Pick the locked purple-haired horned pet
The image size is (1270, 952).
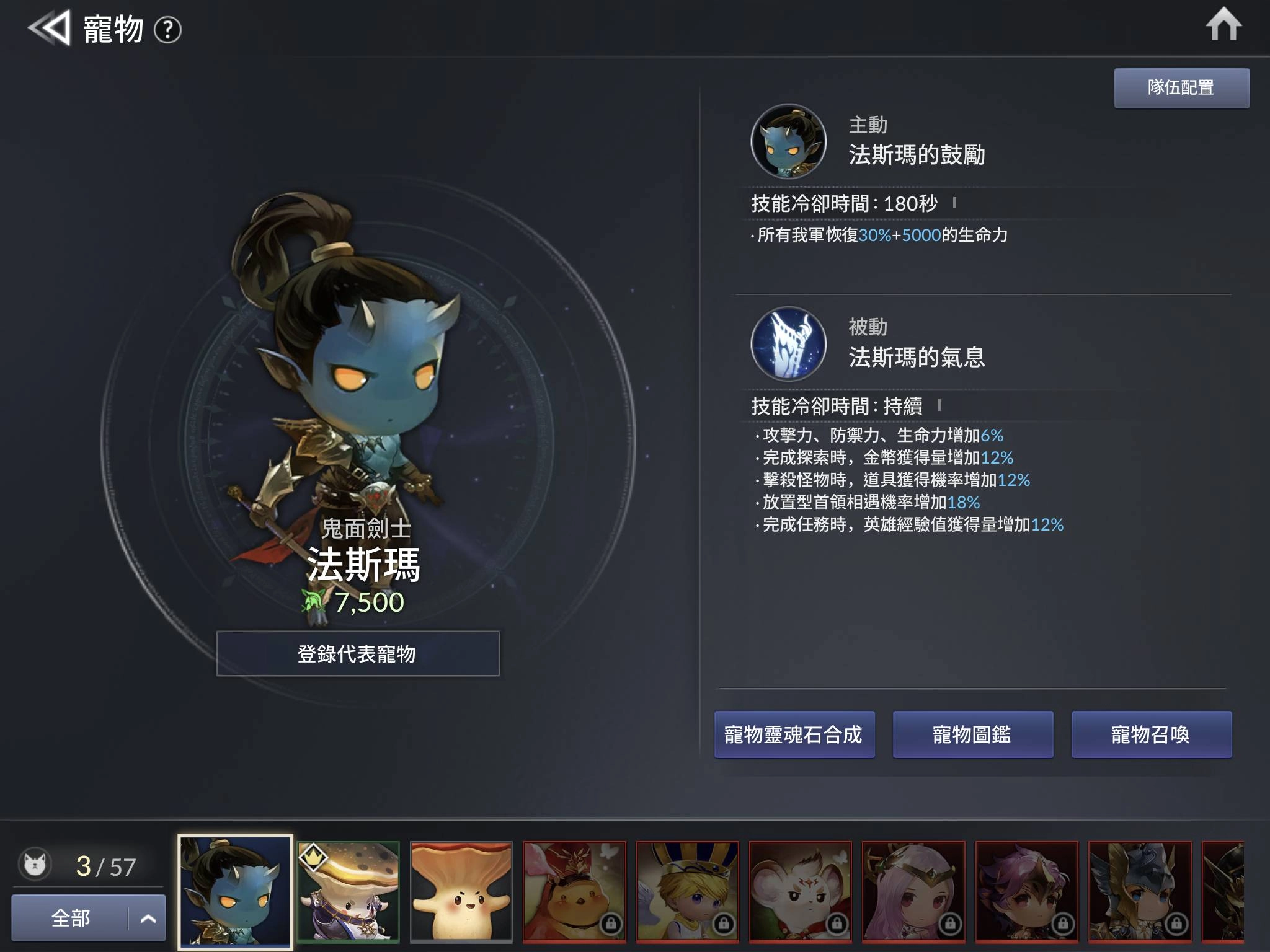click(1026, 891)
